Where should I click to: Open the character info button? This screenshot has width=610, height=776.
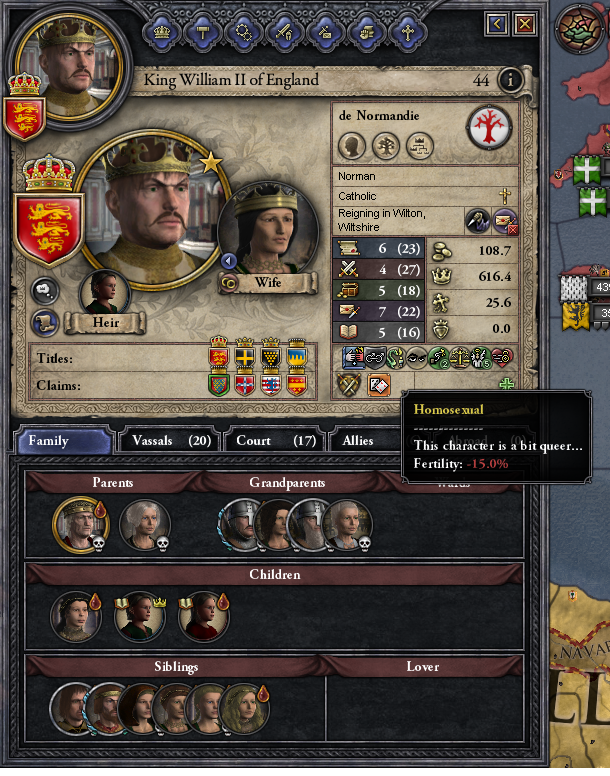511,80
